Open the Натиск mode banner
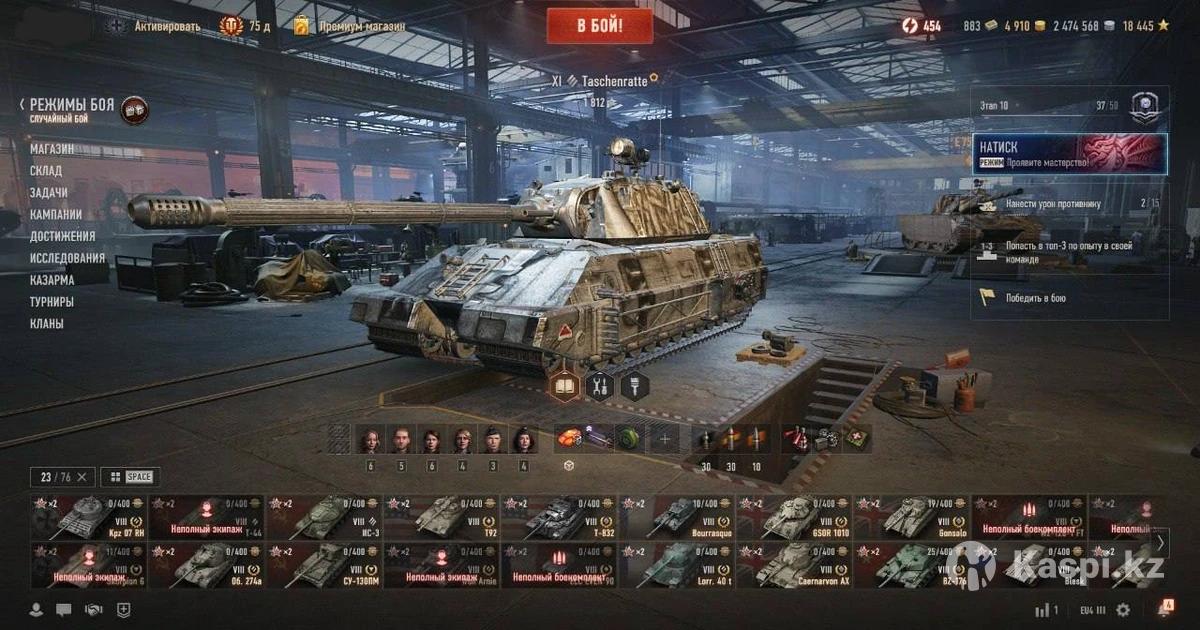The height and width of the screenshot is (630, 1200). [1069, 154]
